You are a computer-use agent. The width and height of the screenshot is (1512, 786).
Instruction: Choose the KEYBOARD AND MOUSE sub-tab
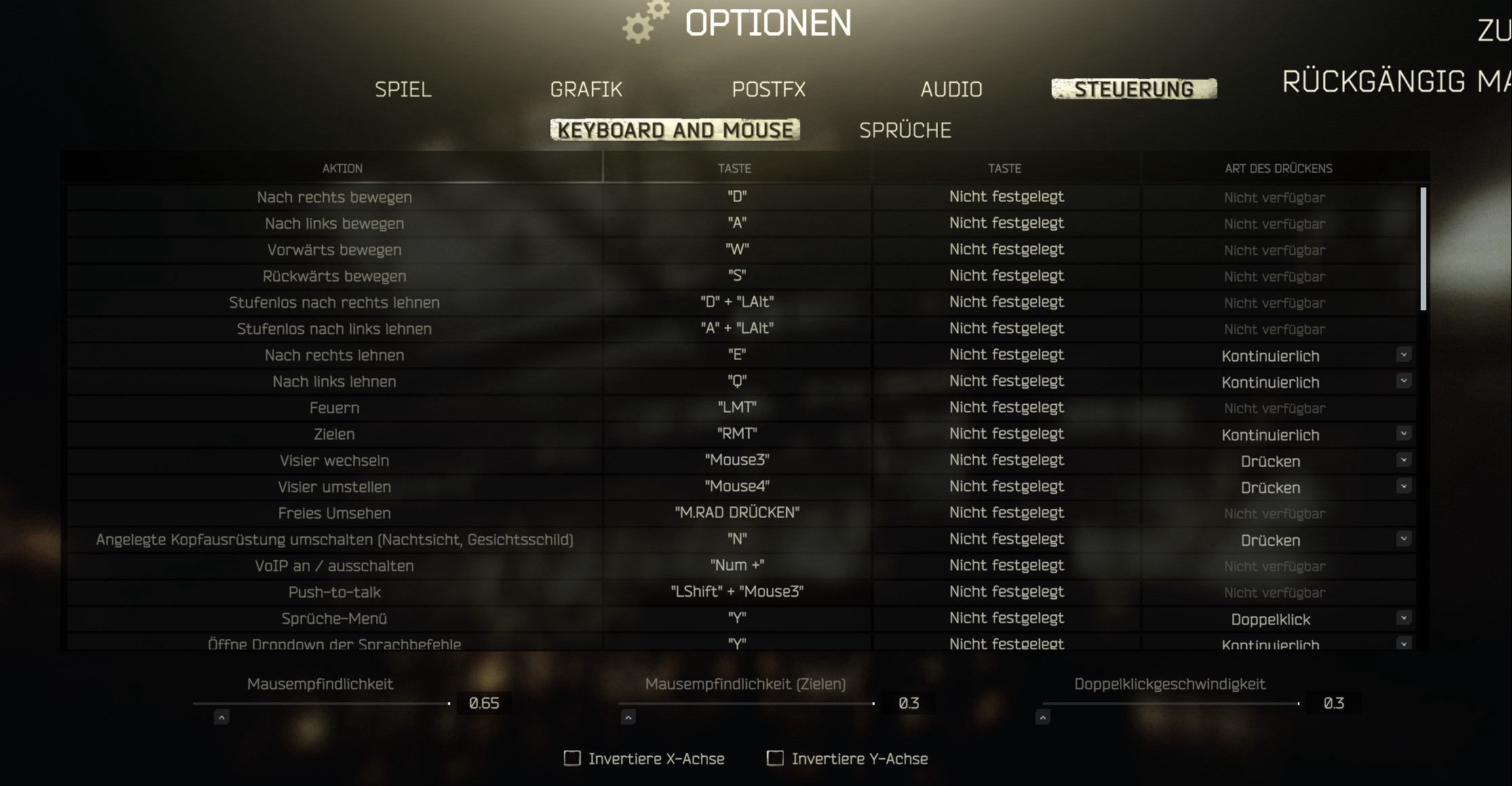[675, 130]
